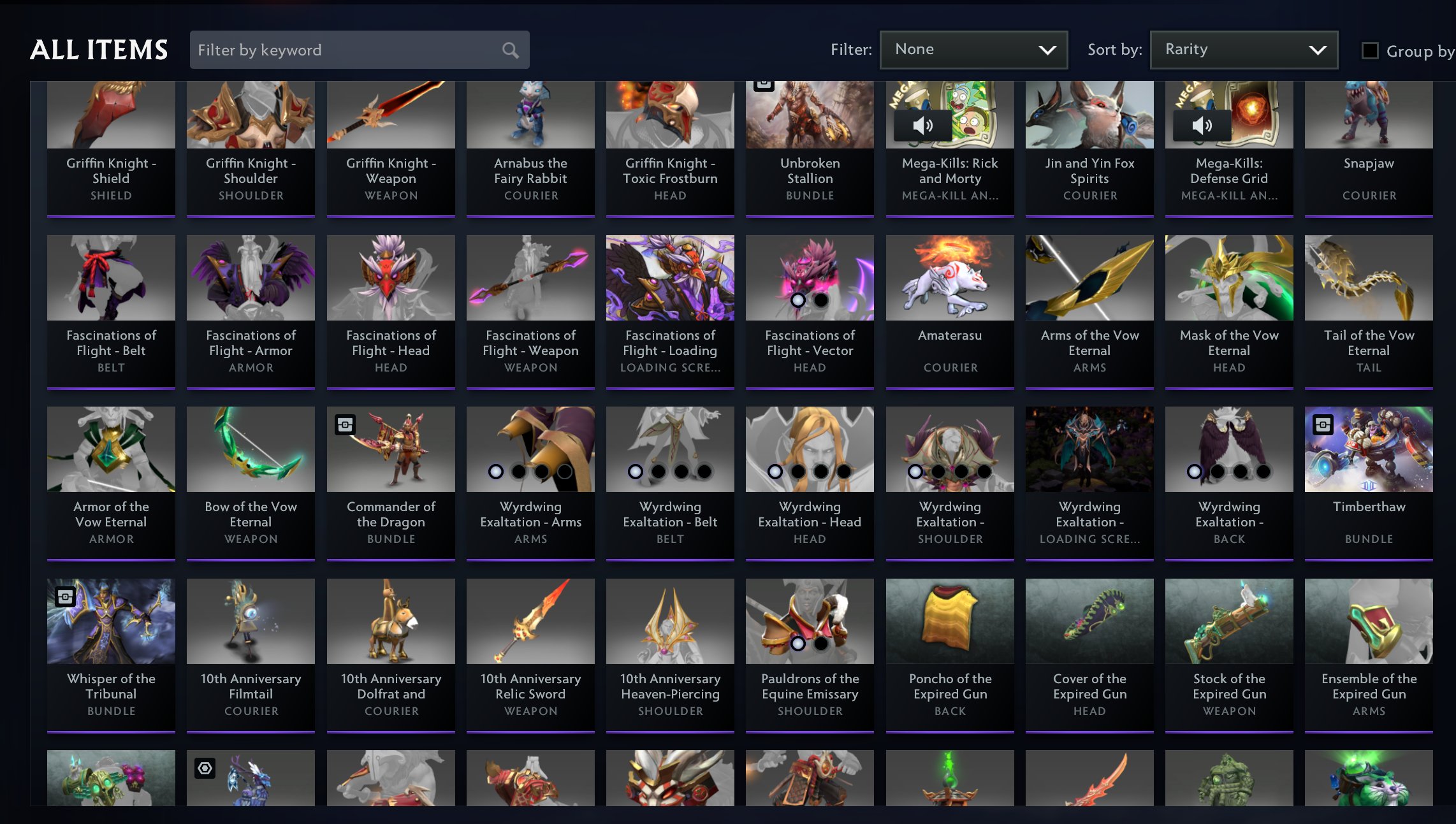Click the ALL ITEMS heading

pyautogui.click(x=99, y=50)
